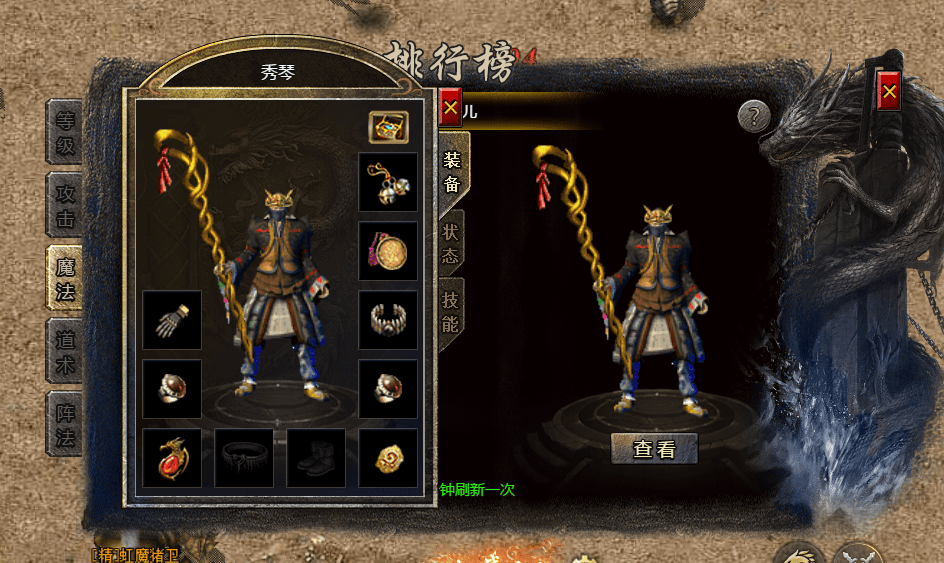Choose the 阵法 ranking tab

tap(65, 424)
